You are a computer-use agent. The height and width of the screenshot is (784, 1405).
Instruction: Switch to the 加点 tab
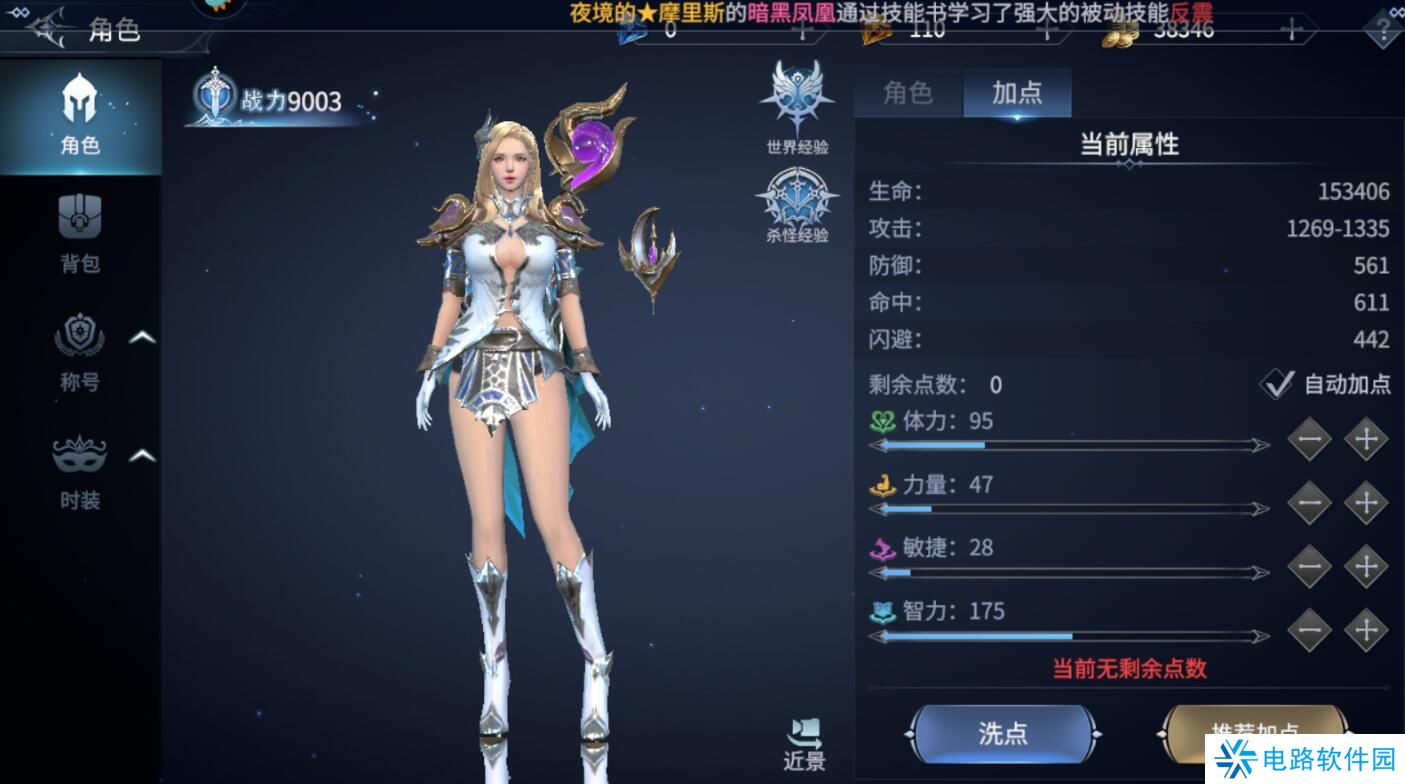click(1017, 92)
